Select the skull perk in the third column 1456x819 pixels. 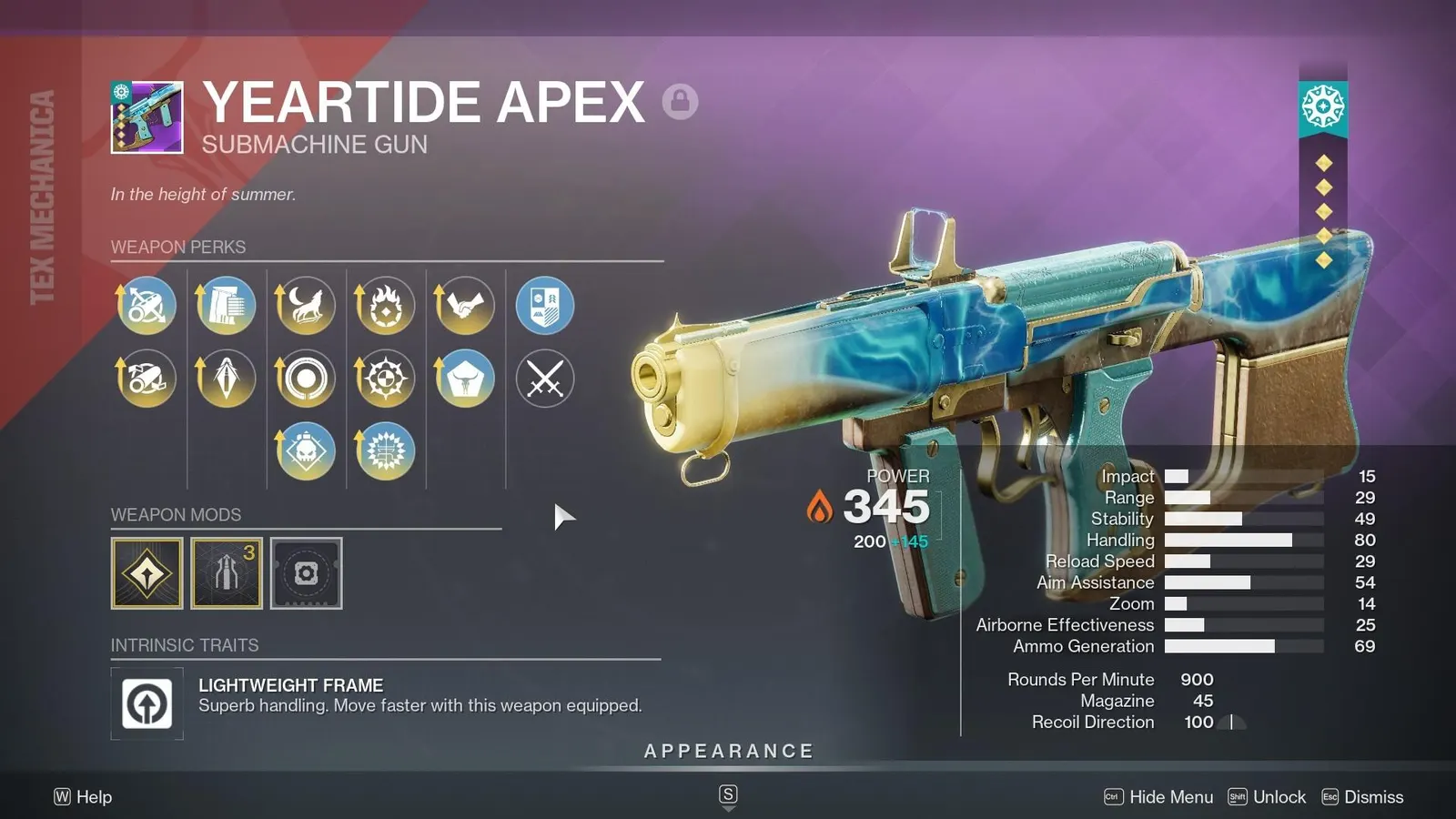[305, 450]
